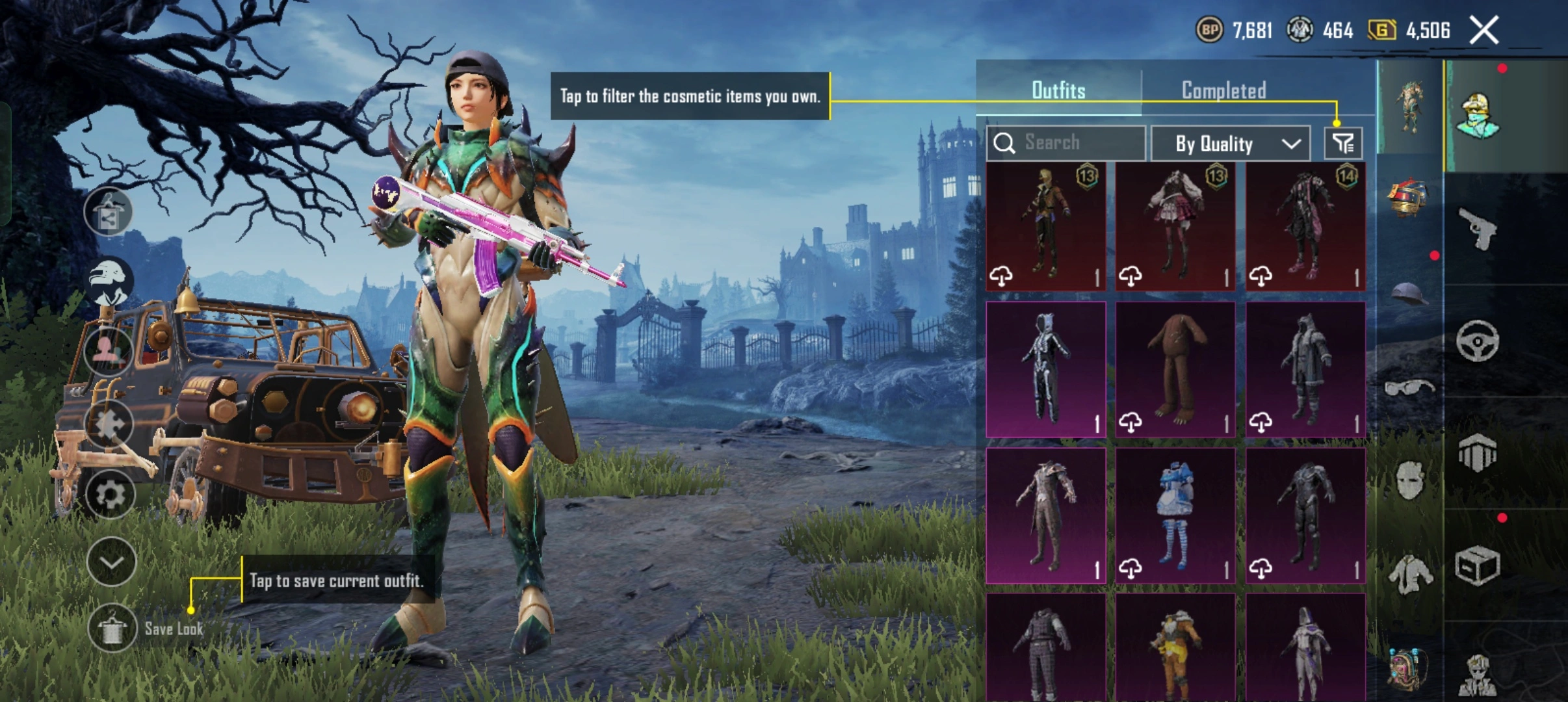Choose the glasses category icon
This screenshot has height=702, width=1568.
click(x=1408, y=389)
